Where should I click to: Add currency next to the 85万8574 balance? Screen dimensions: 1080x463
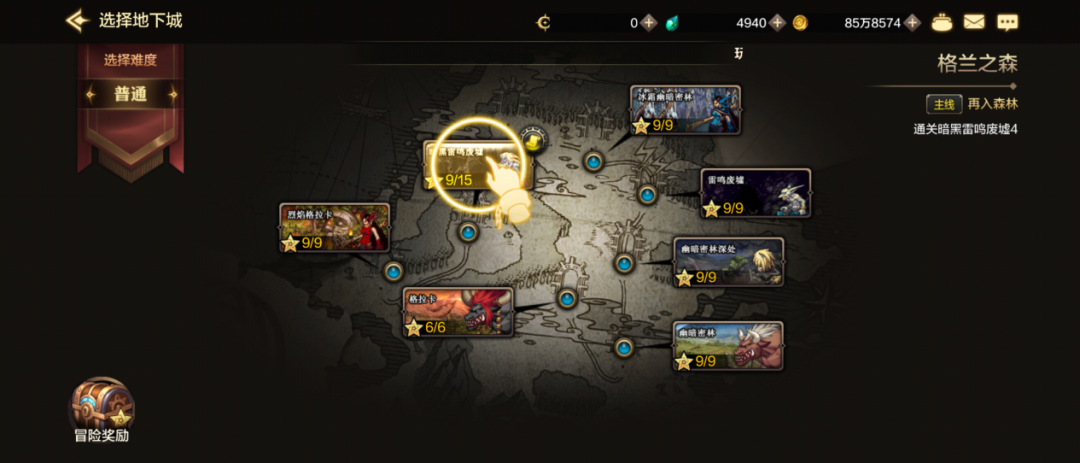pos(911,22)
